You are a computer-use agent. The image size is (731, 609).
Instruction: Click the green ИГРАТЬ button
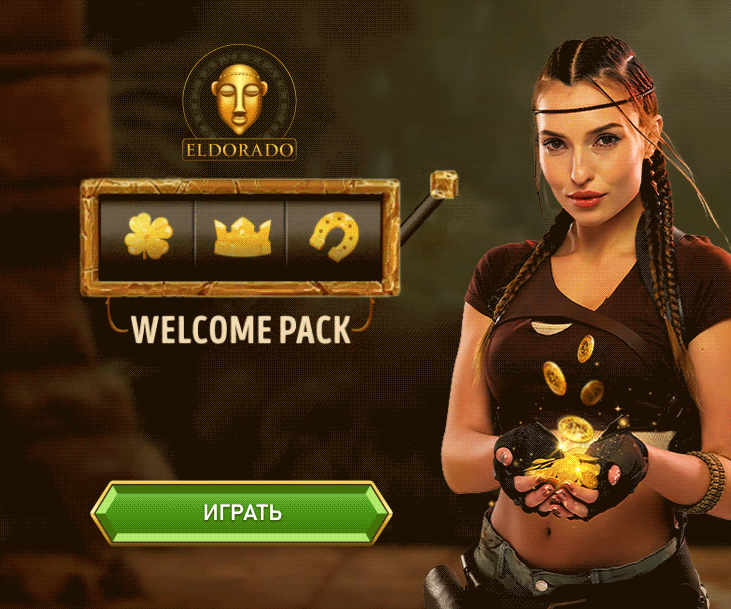pos(241,513)
